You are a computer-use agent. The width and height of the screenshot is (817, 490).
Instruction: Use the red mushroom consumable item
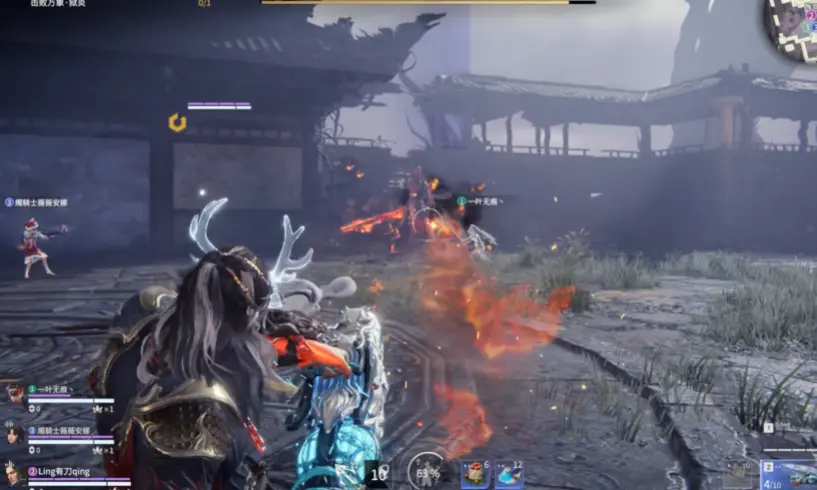pos(474,472)
